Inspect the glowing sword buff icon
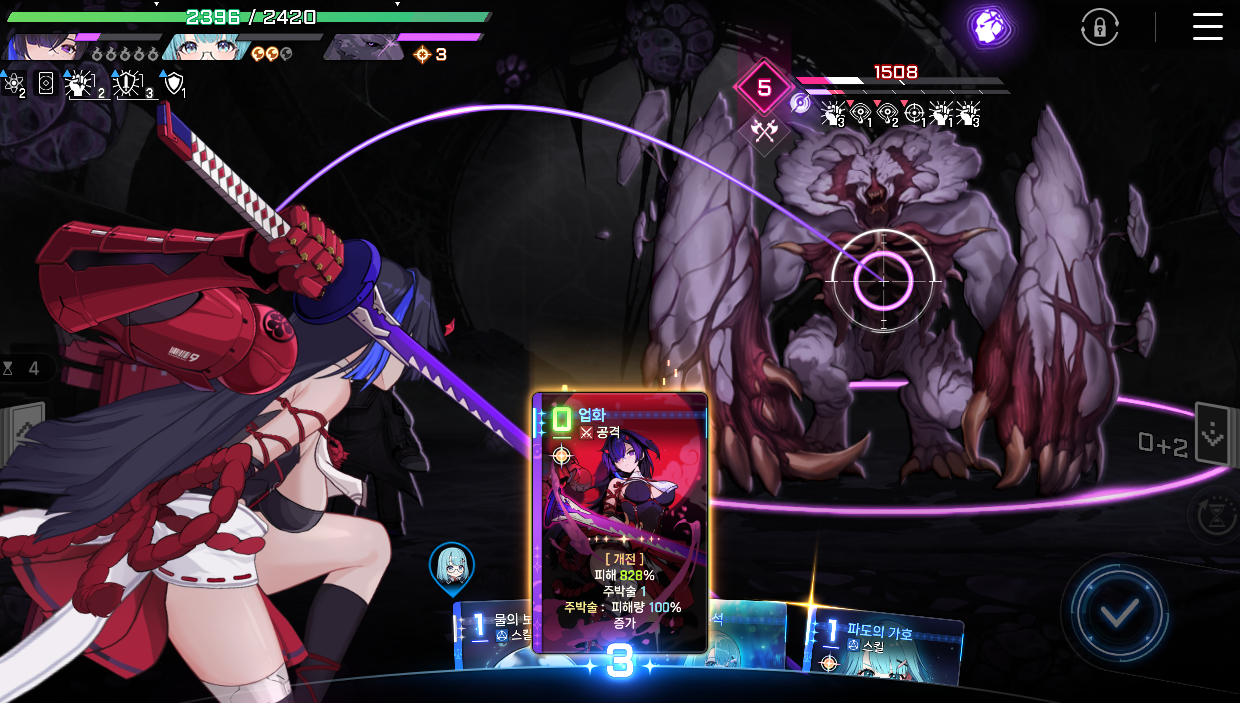This screenshot has height=704, width=1240. pos(128,85)
